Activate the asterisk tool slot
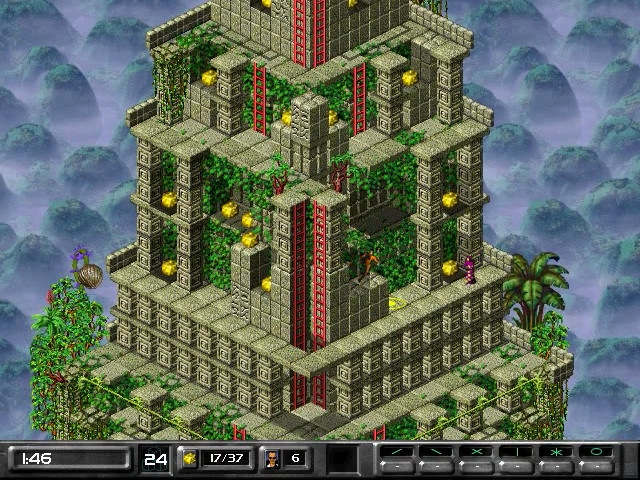Screen dimensions: 640x480 pos(558,452)
